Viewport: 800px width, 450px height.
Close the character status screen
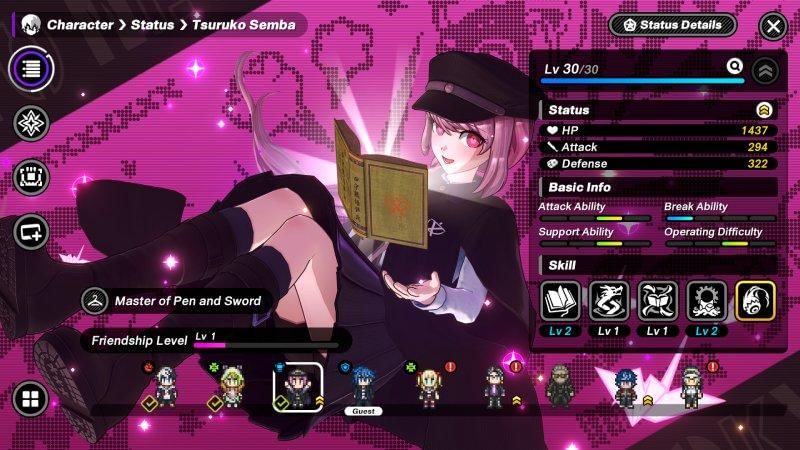(x=772, y=26)
